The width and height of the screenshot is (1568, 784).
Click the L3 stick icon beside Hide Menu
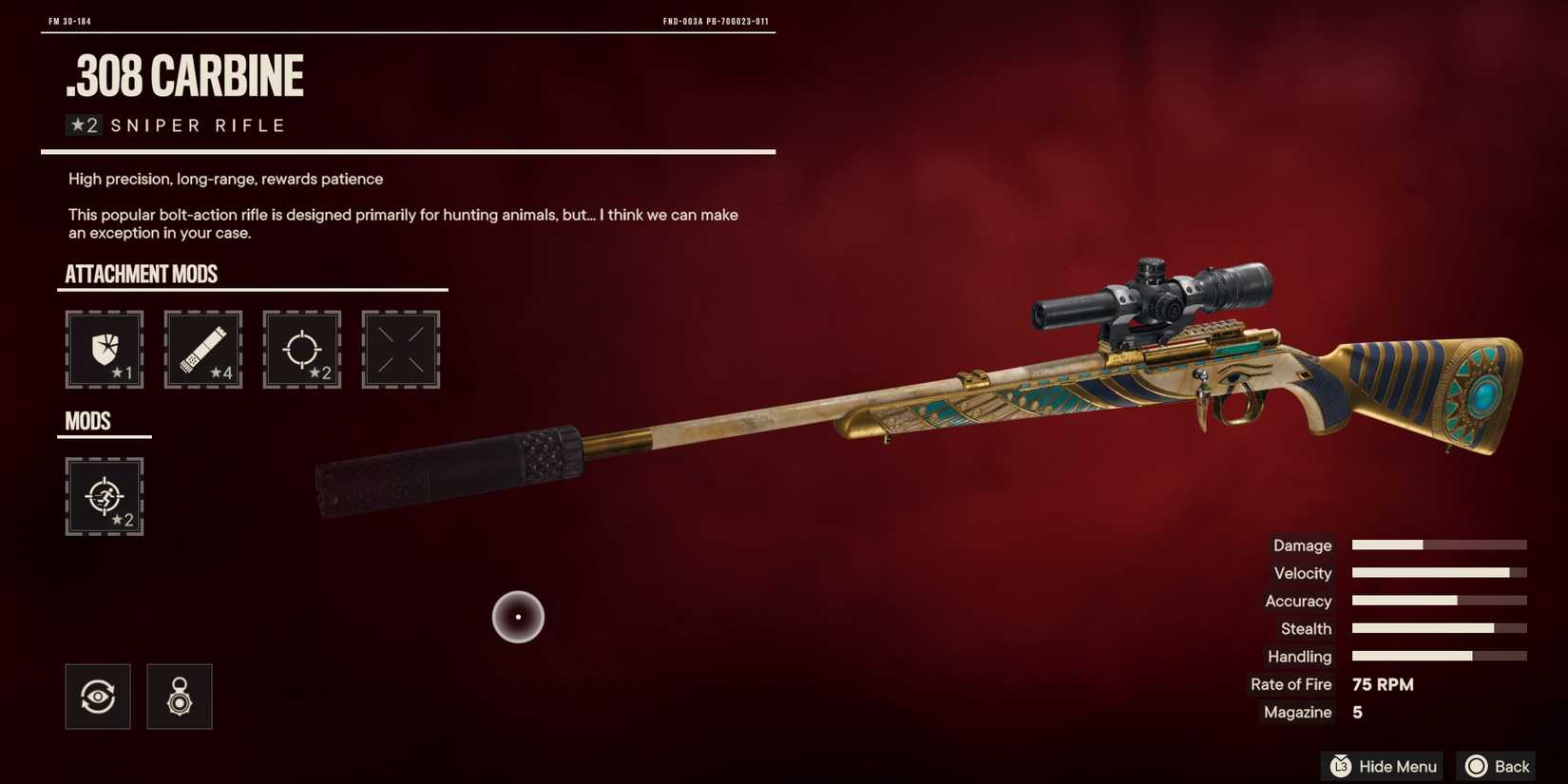(1340, 766)
